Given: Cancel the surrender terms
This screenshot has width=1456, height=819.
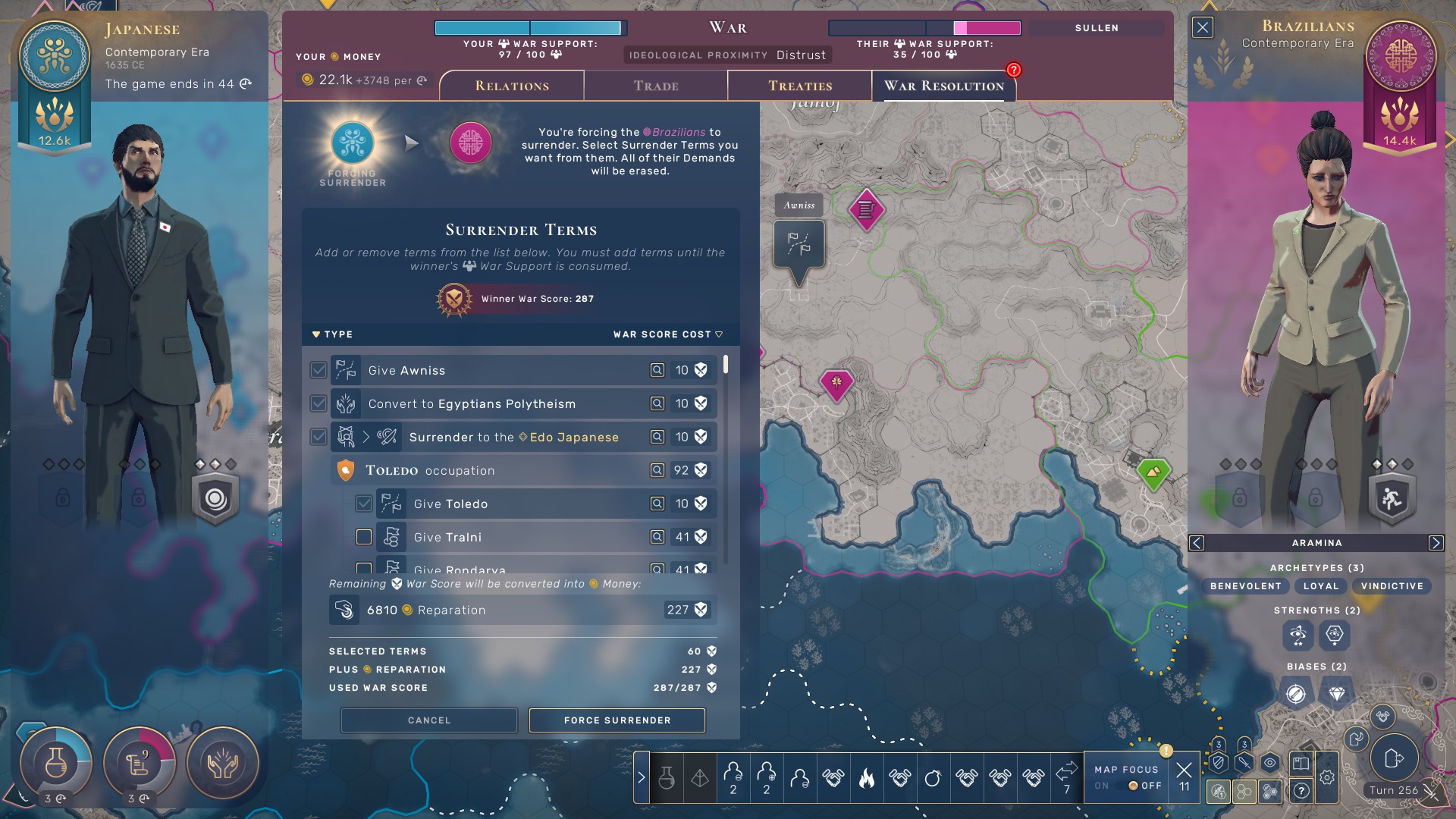Looking at the screenshot, I should coord(429,720).
